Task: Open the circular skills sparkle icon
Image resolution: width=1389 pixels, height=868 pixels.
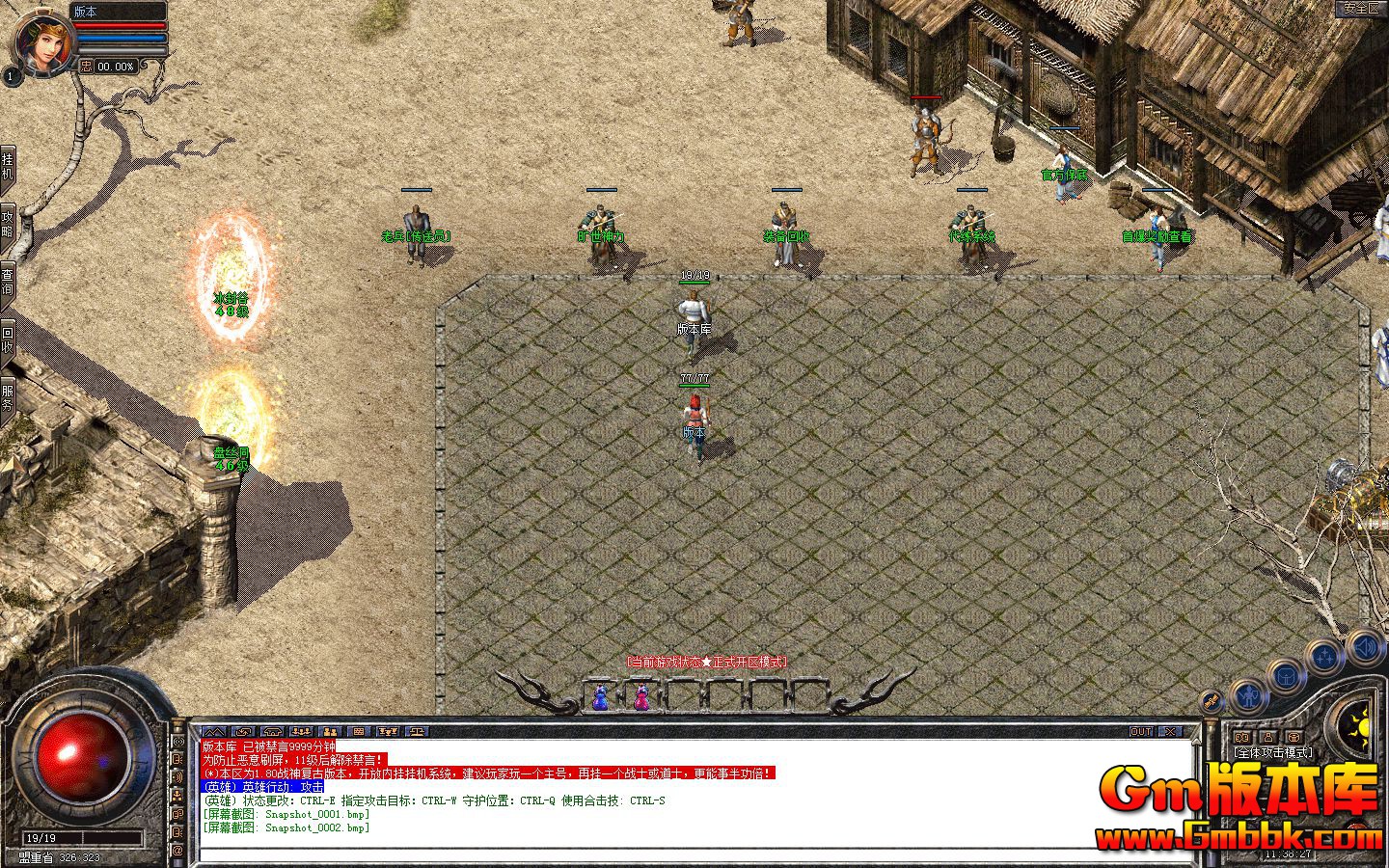Action: [x=1323, y=656]
